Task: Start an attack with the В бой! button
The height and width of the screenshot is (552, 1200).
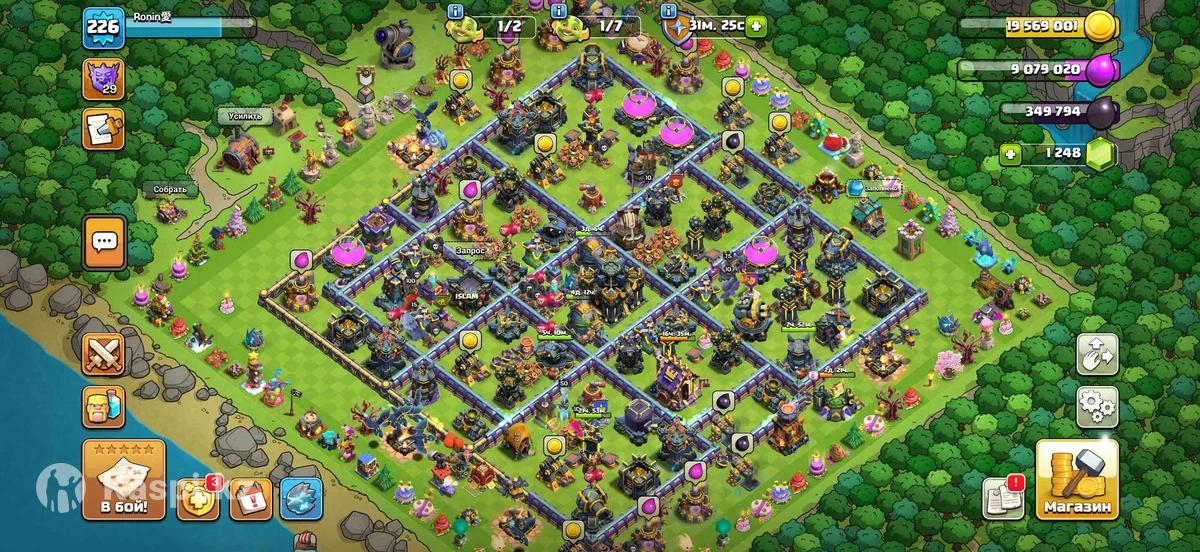Action: click(x=123, y=480)
